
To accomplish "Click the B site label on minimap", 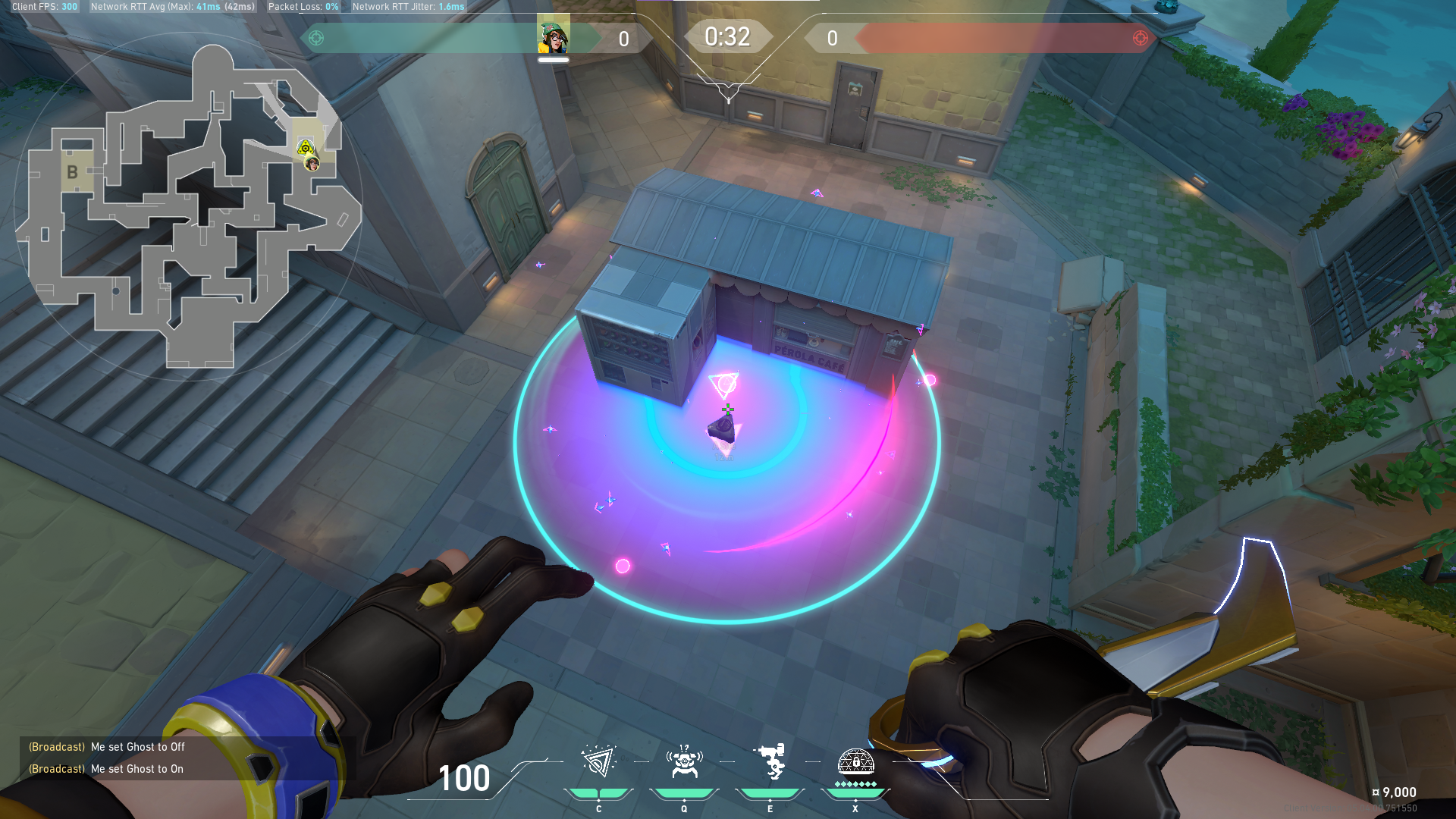I will (72, 172).
